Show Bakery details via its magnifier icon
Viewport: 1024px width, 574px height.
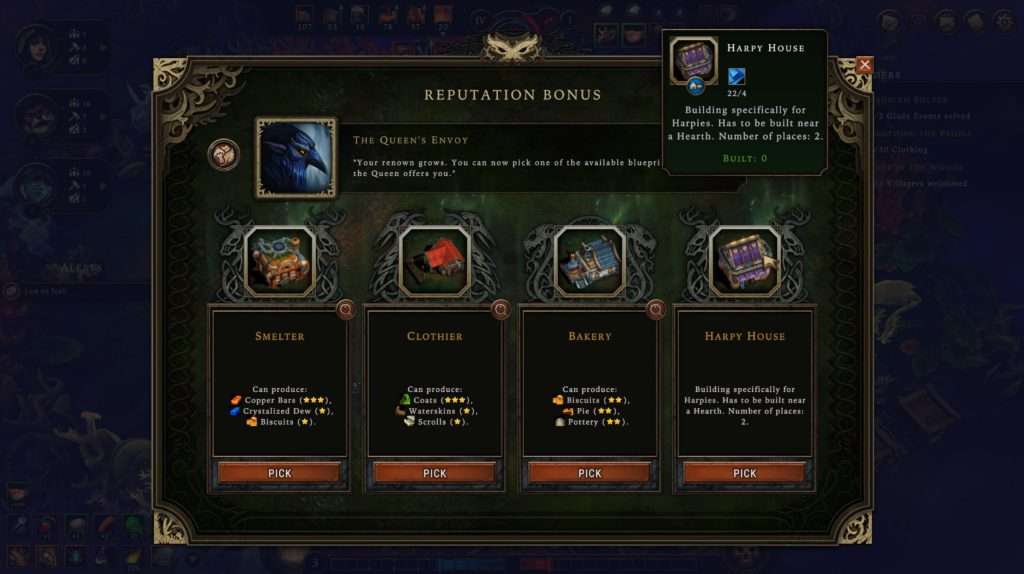pyautogui.click(x=656, y=310)
